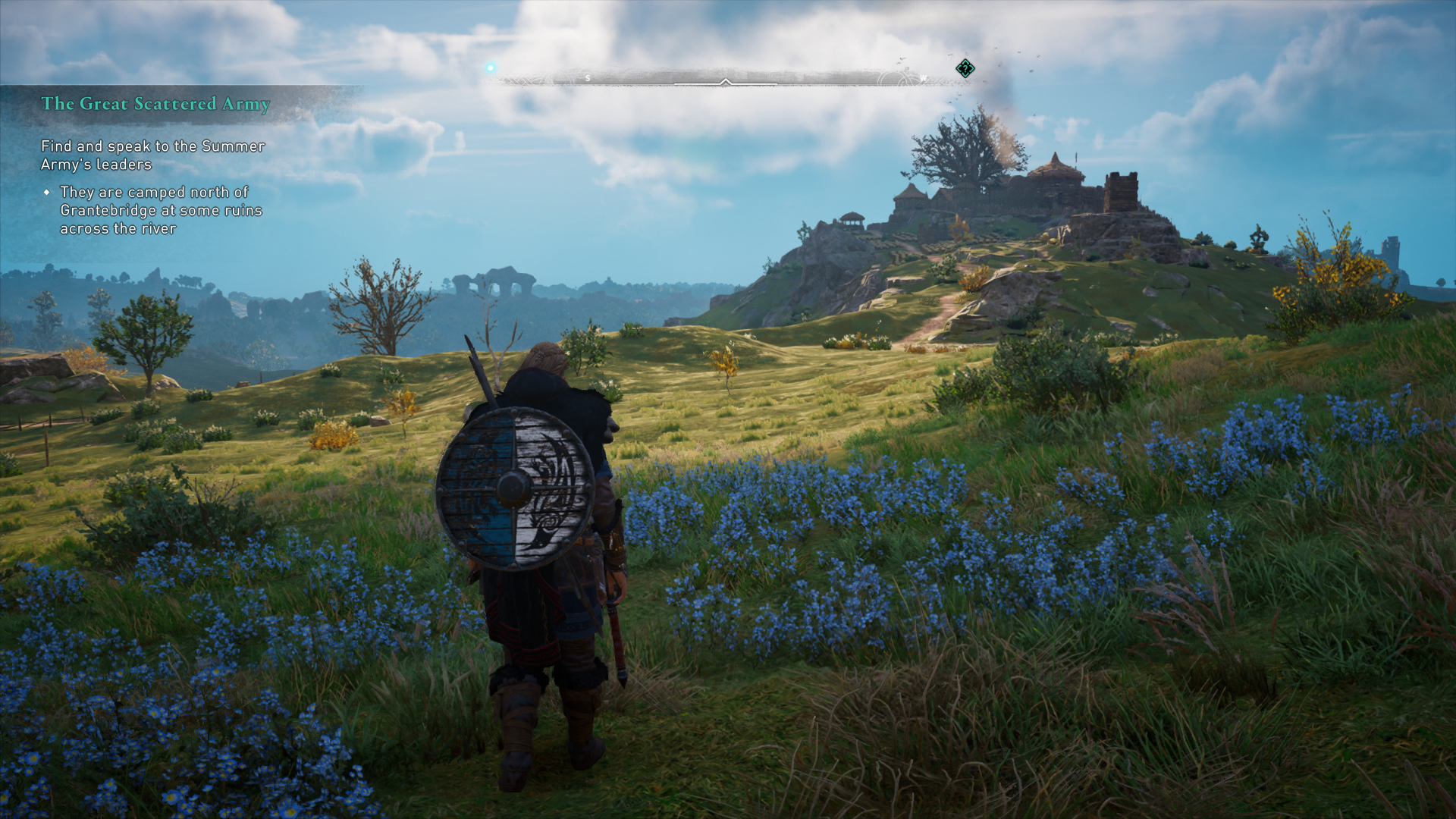Select The Great Scattered Army quest title
1456x819 pixels.
[x=155, y=104]
